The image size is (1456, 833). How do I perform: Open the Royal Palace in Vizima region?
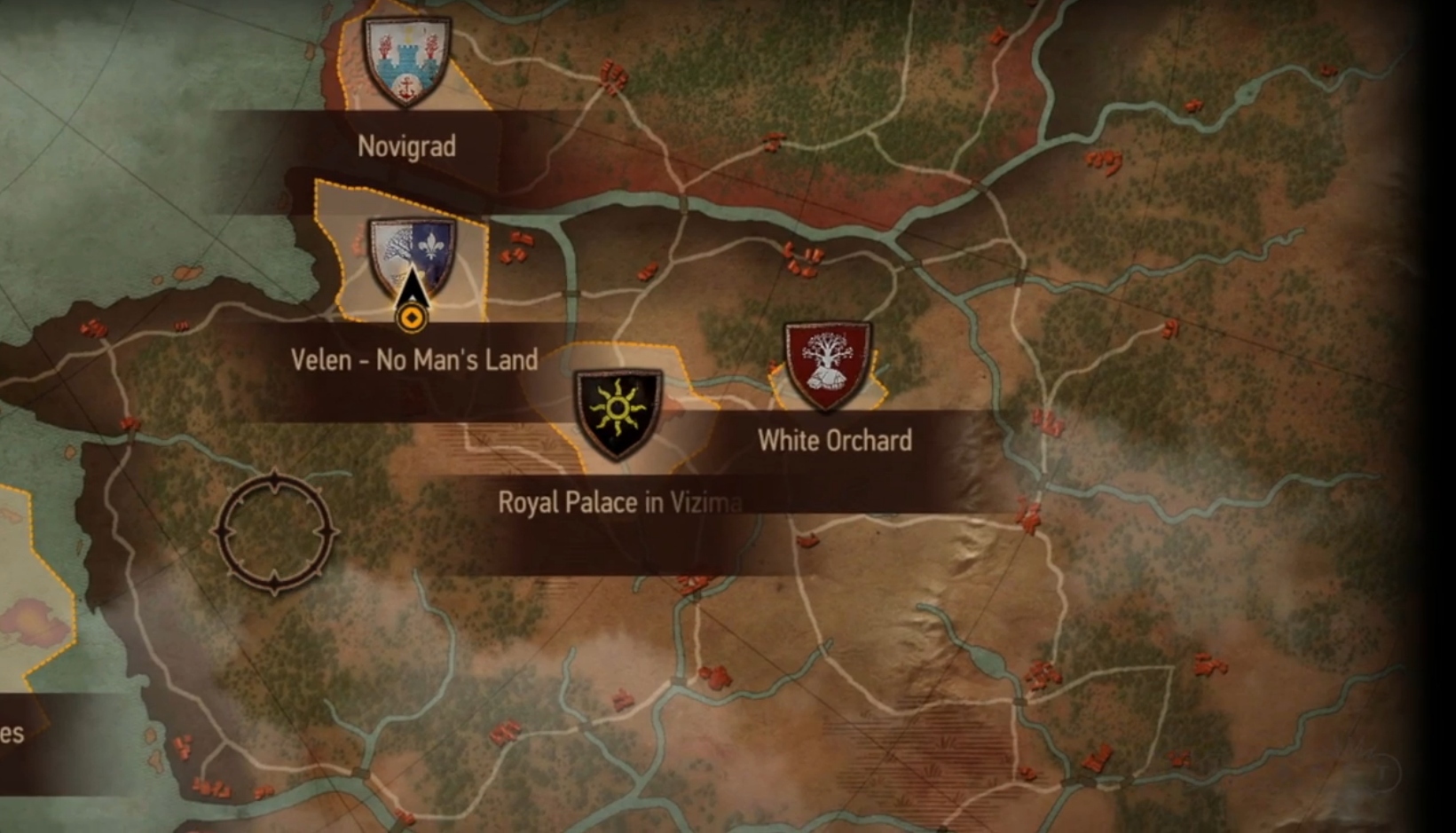pos(618,412)
